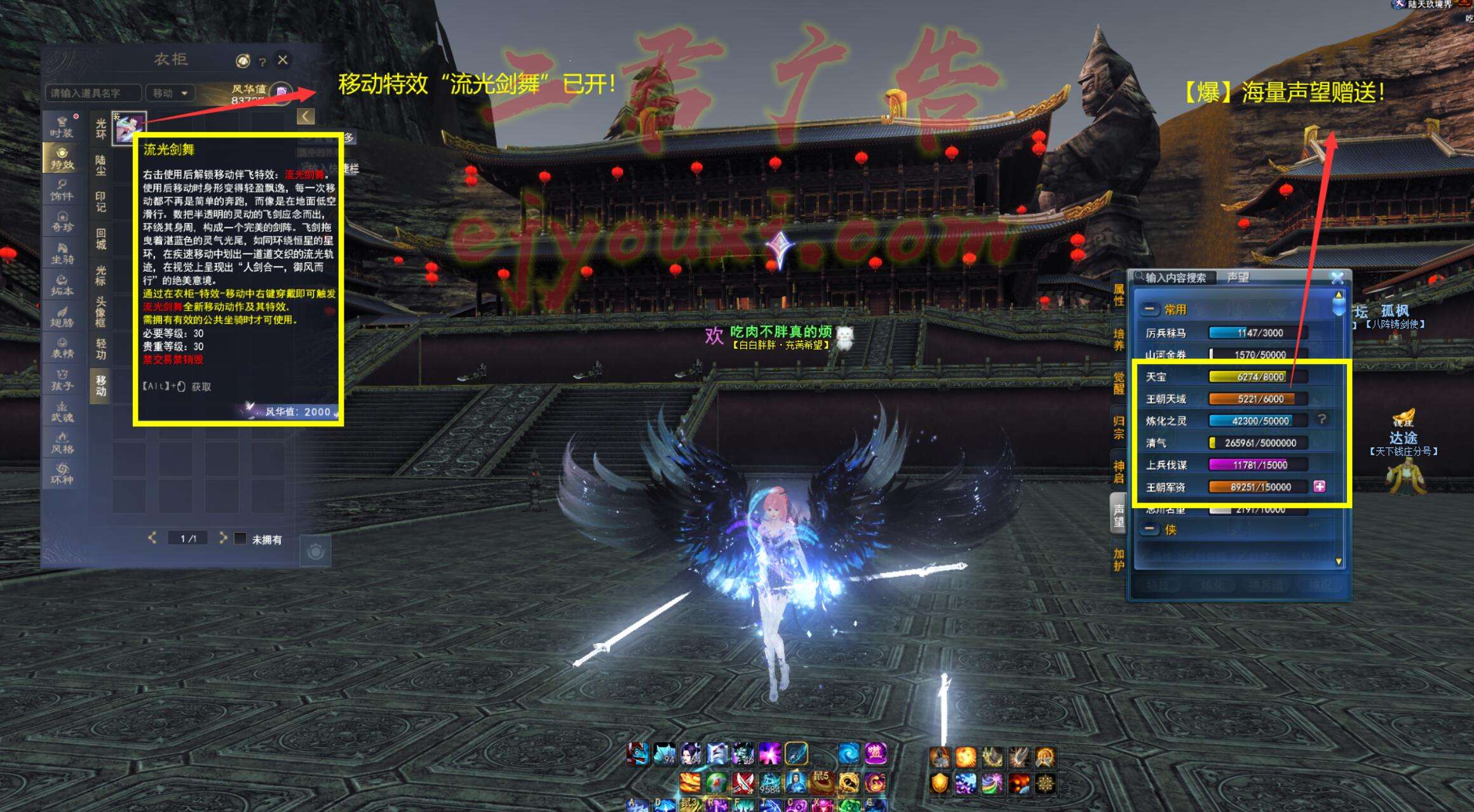1474x812 pixels.
Task: Switch to the 属性 attributes side tab
Action: tap(1119, 295)
